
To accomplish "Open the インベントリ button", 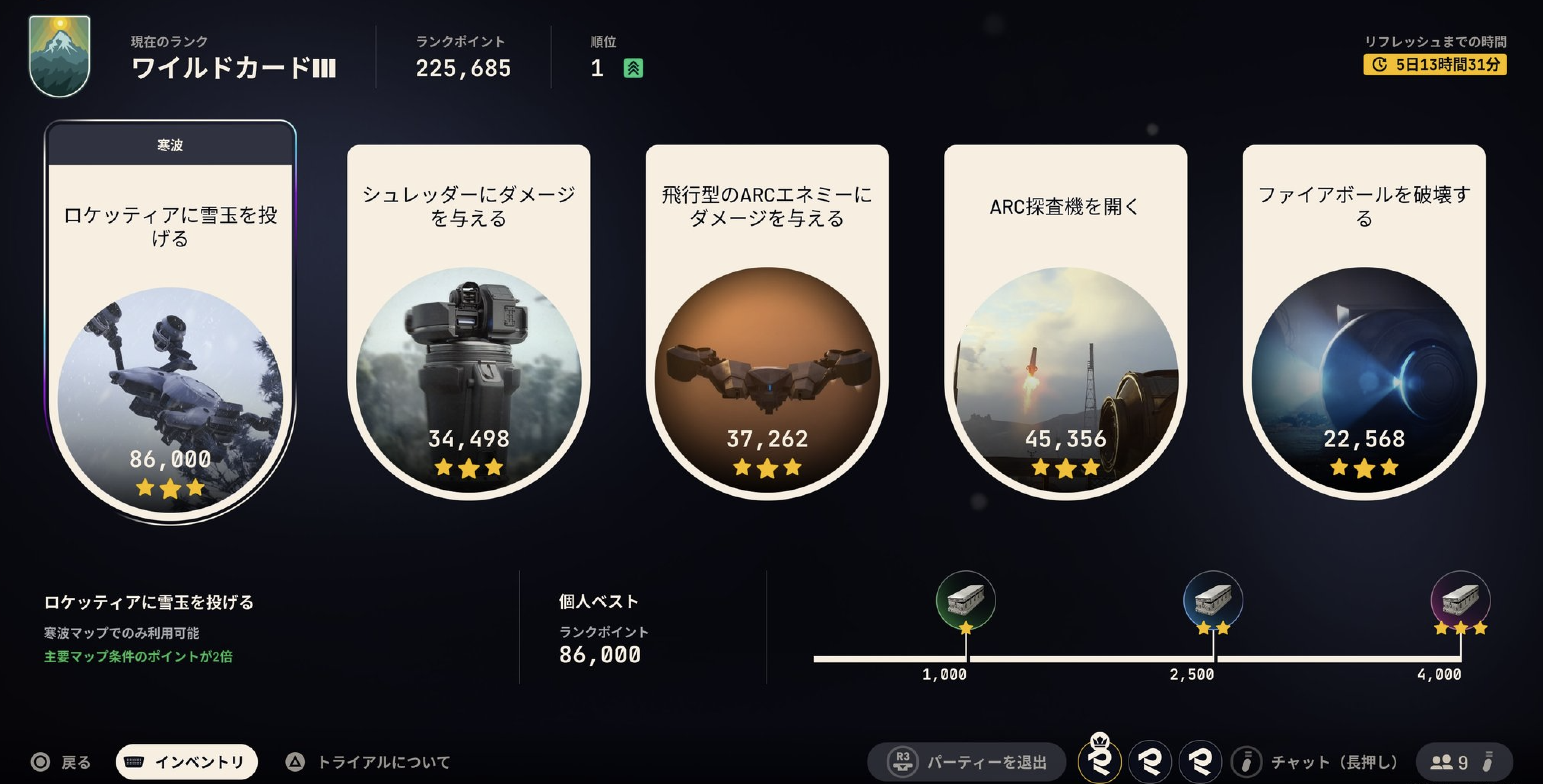I will point(186,762).
